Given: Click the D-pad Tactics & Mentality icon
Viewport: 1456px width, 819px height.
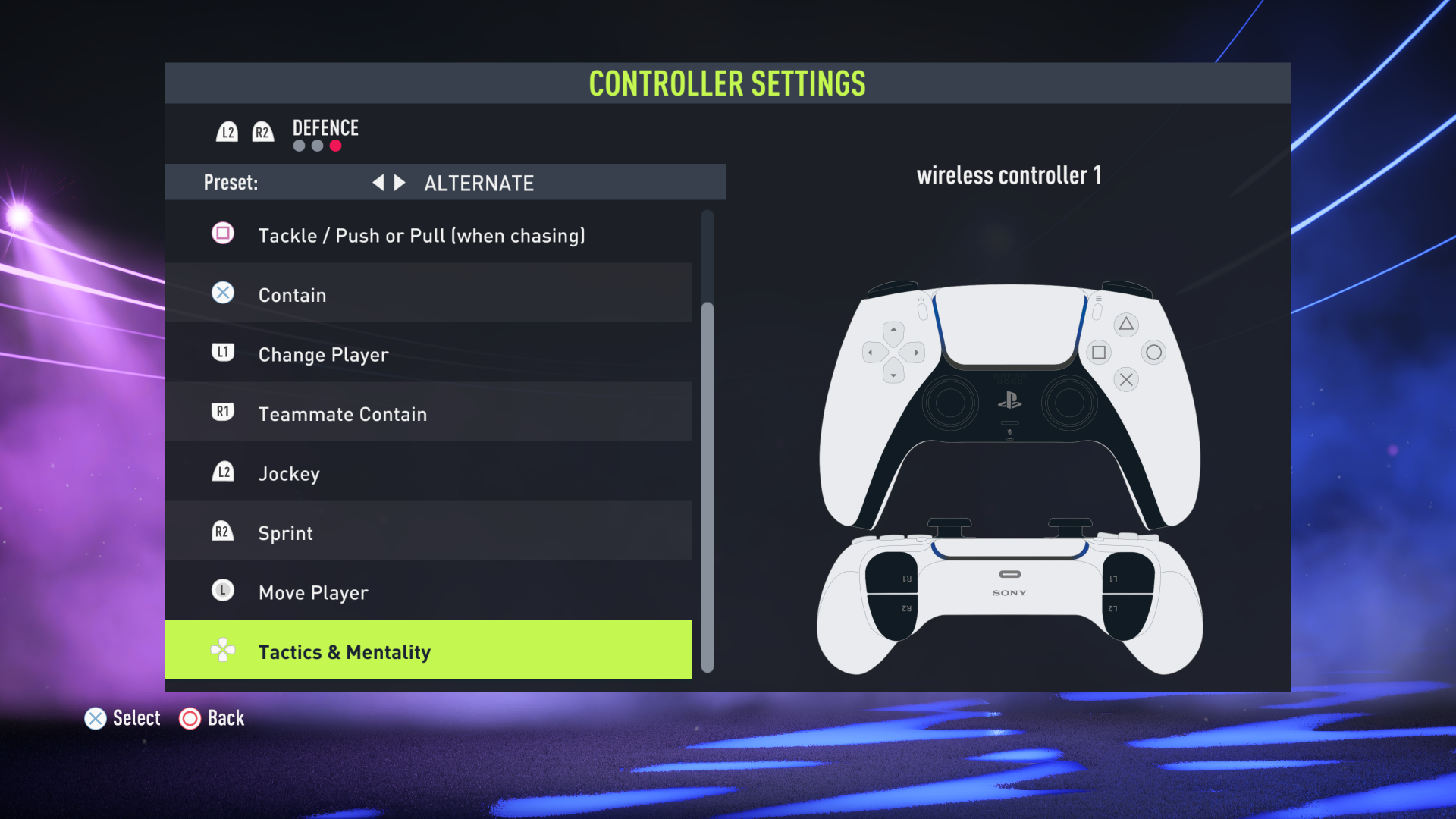Looking at the screenshot, I should [222, 650].
